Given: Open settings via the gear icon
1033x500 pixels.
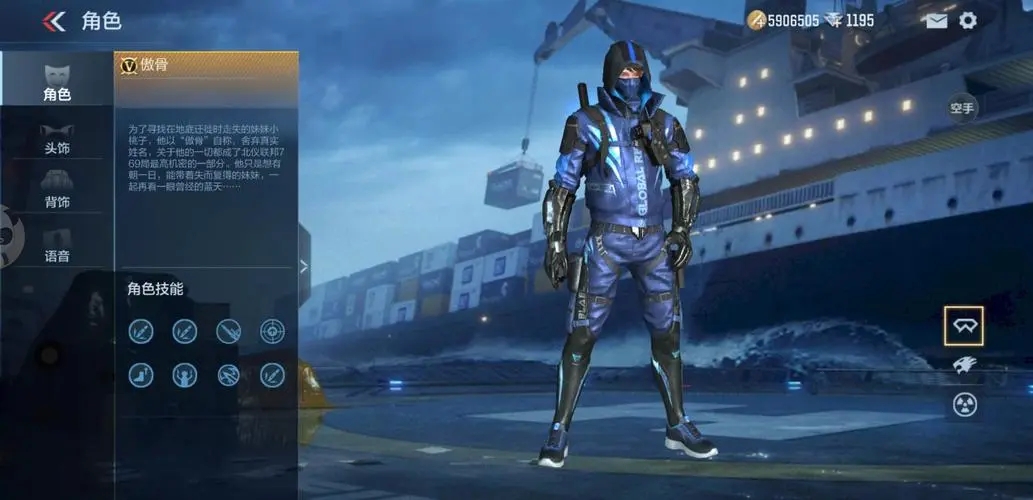Looking at the screenshot, I should coord(968,21).
